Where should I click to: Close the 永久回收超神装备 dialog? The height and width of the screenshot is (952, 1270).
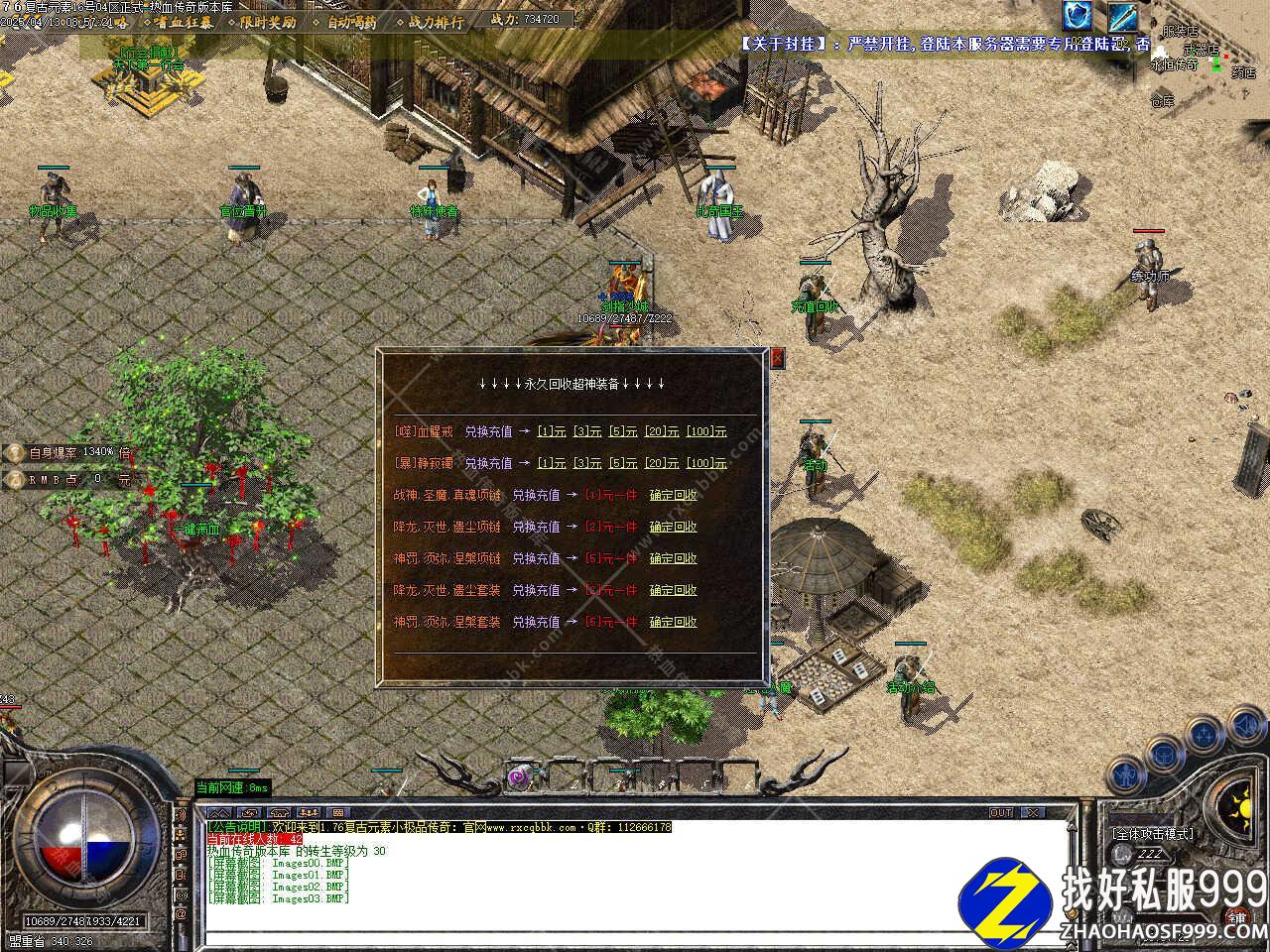[x=777, y=358]
